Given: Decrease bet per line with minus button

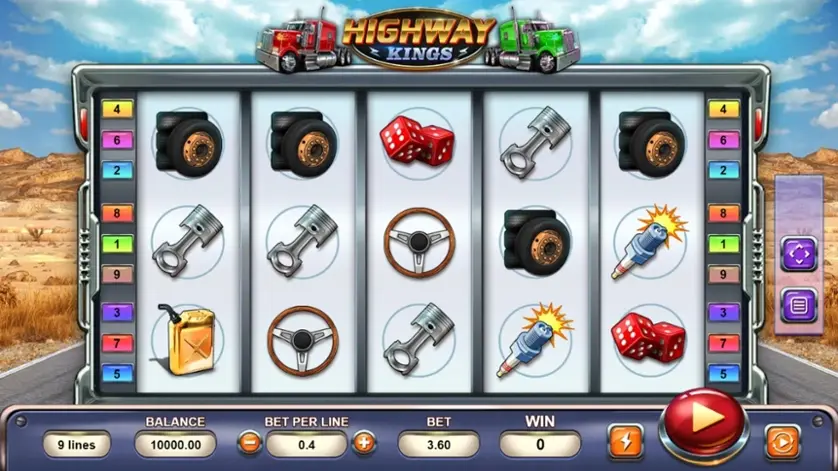Looking at the screenshot, I should (x=249, y=442).
